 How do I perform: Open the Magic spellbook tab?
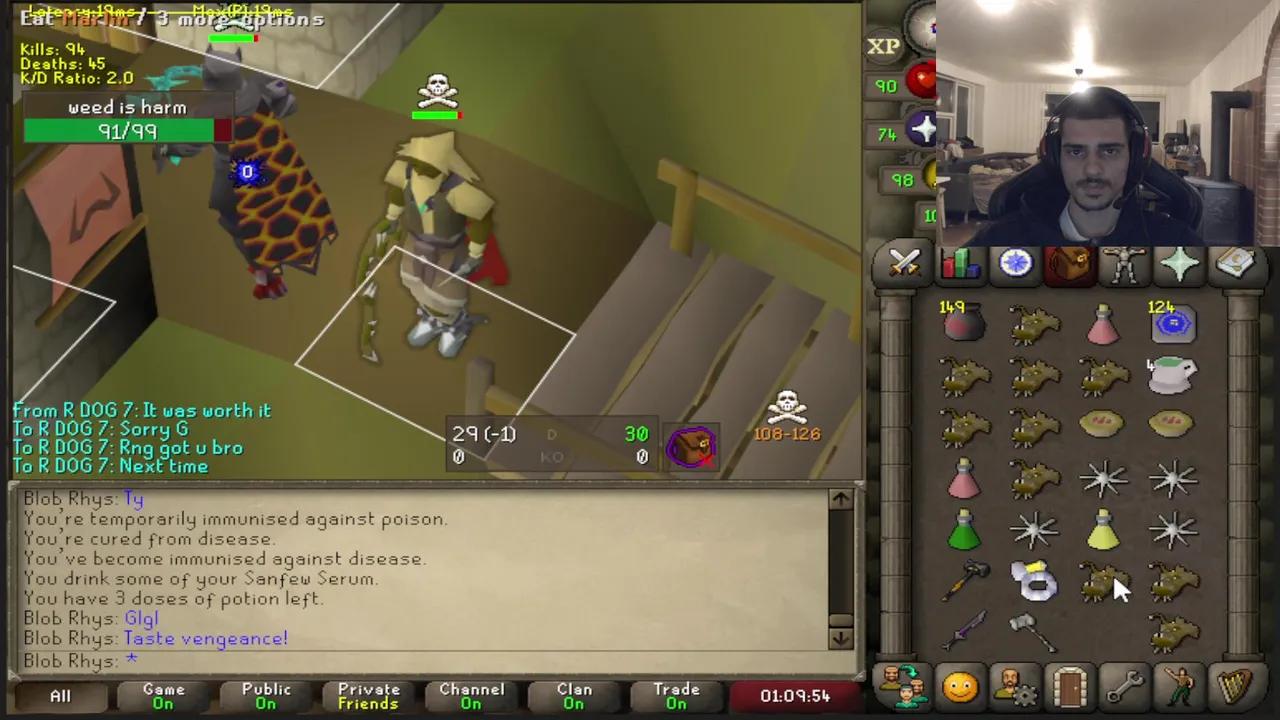click(1232, 262)
